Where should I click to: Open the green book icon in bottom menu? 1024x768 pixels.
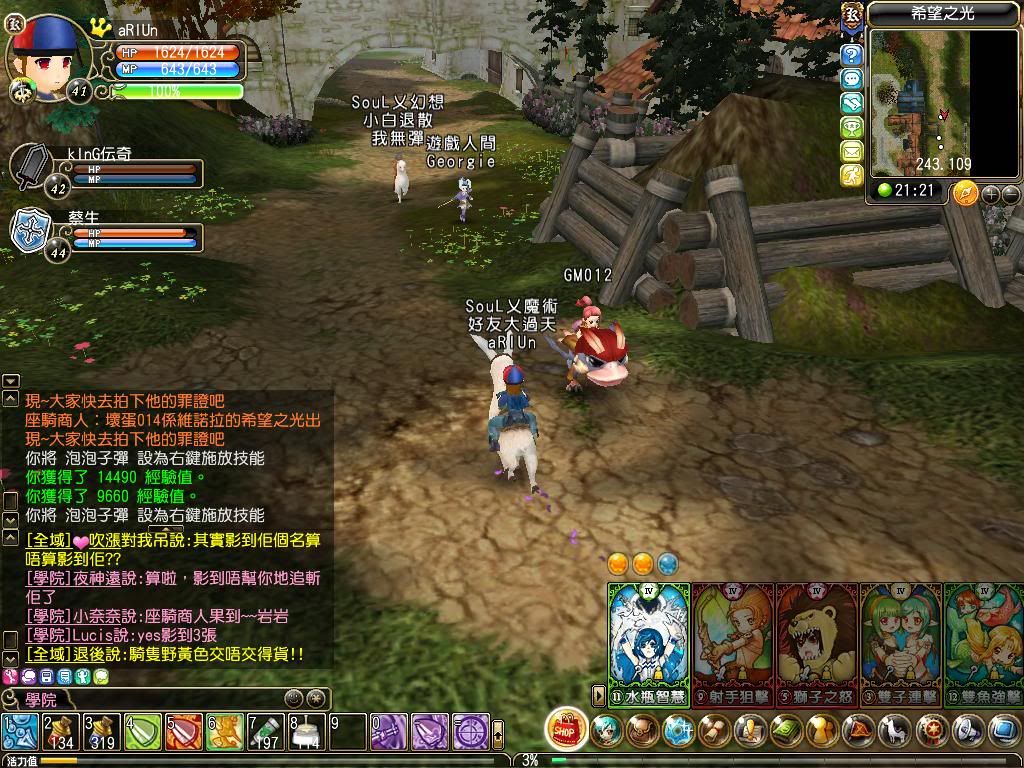[x=785, y=730]
